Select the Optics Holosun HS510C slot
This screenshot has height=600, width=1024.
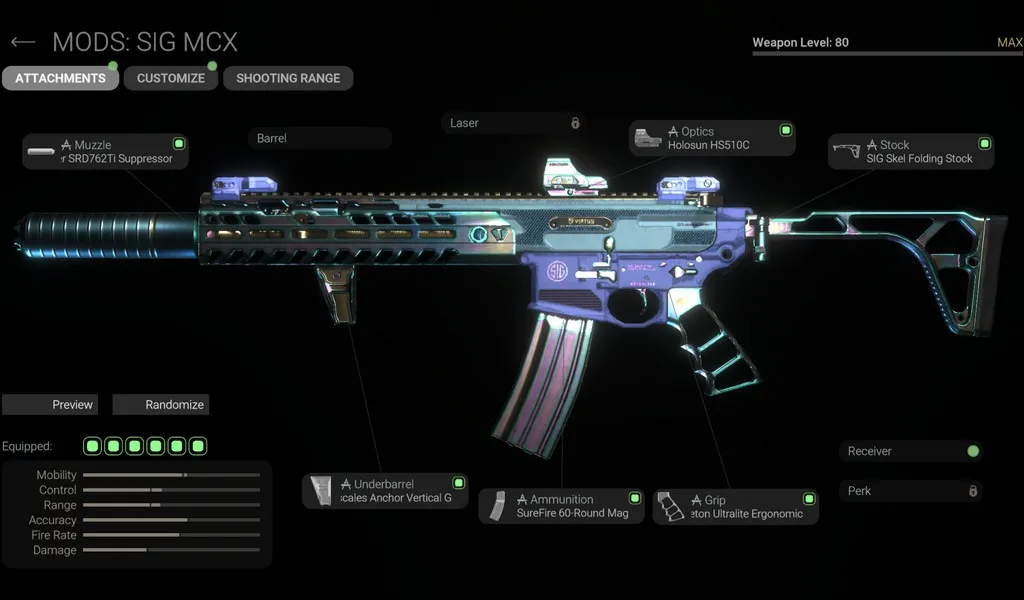pyautogui.click(x=712, y=138)
